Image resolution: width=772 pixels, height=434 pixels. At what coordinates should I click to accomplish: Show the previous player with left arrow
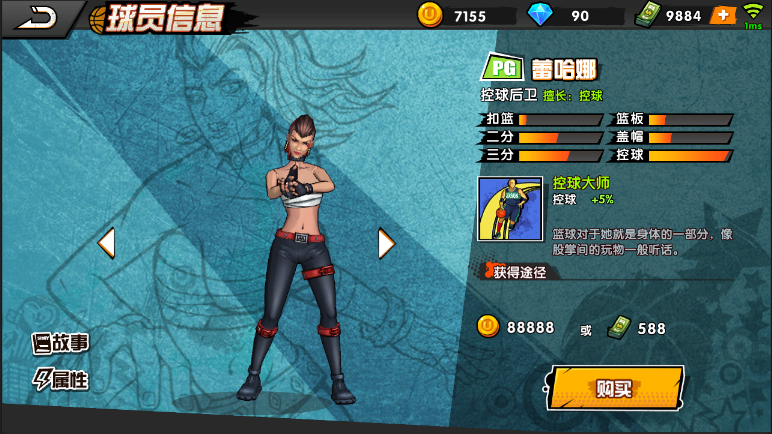[105, 243]
